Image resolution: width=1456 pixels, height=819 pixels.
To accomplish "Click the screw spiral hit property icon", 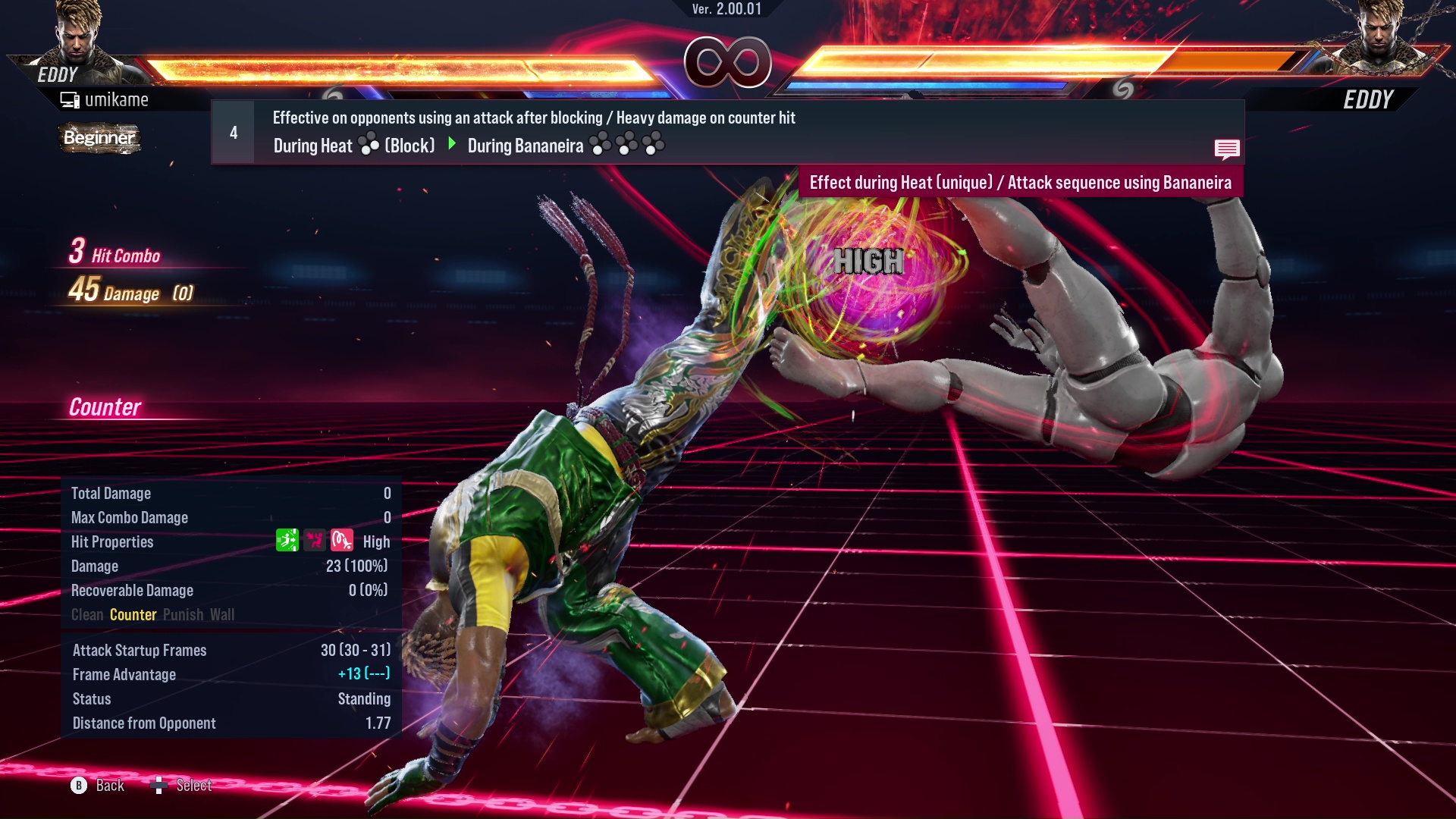I will pyautogui.click(x=341, y=541).
